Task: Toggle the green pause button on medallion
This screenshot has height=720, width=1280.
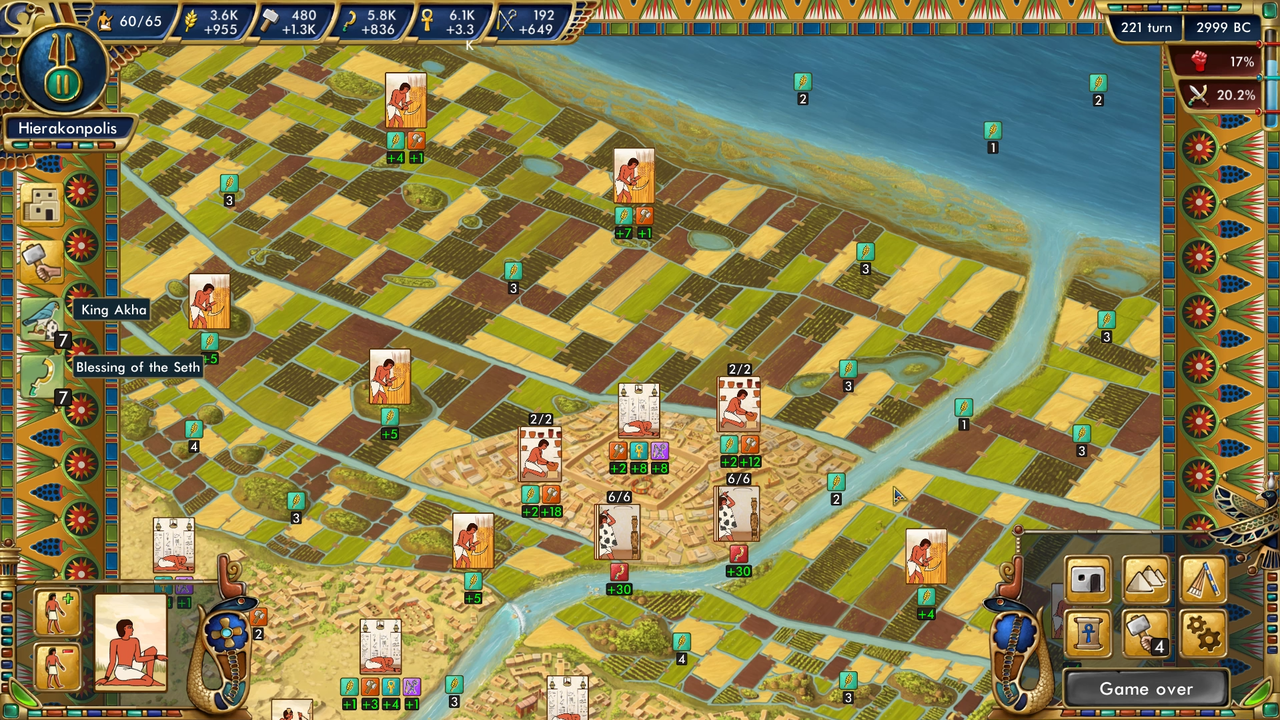Action: click(x=62, y=80)
